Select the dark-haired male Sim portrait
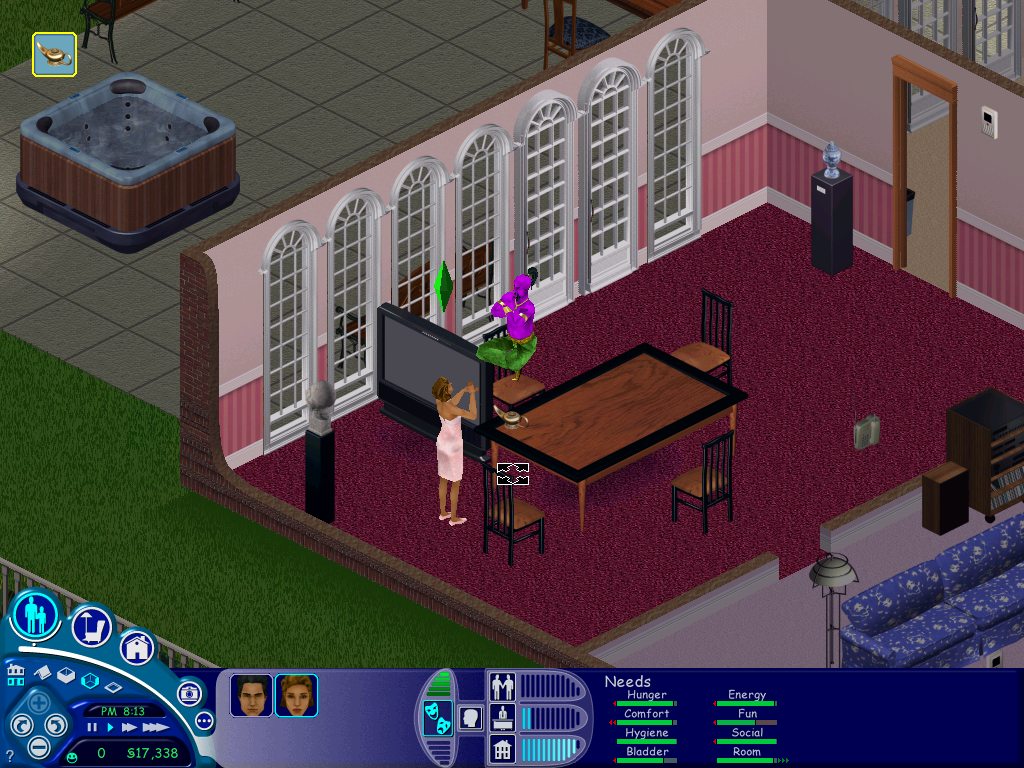Screen dimensions: 1024x768 point(250,695)
